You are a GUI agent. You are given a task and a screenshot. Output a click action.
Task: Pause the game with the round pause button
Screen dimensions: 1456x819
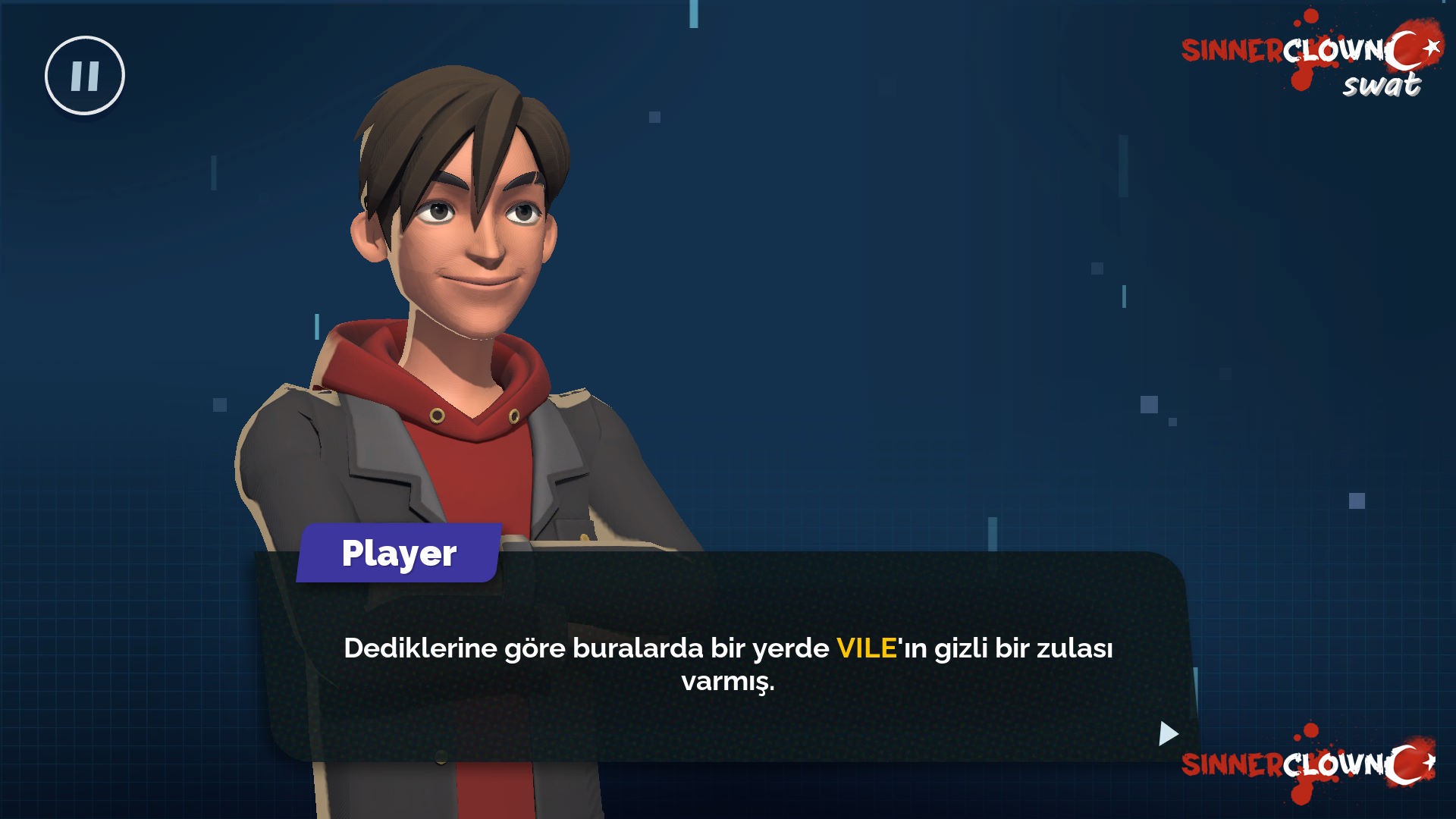coord(85,76)
